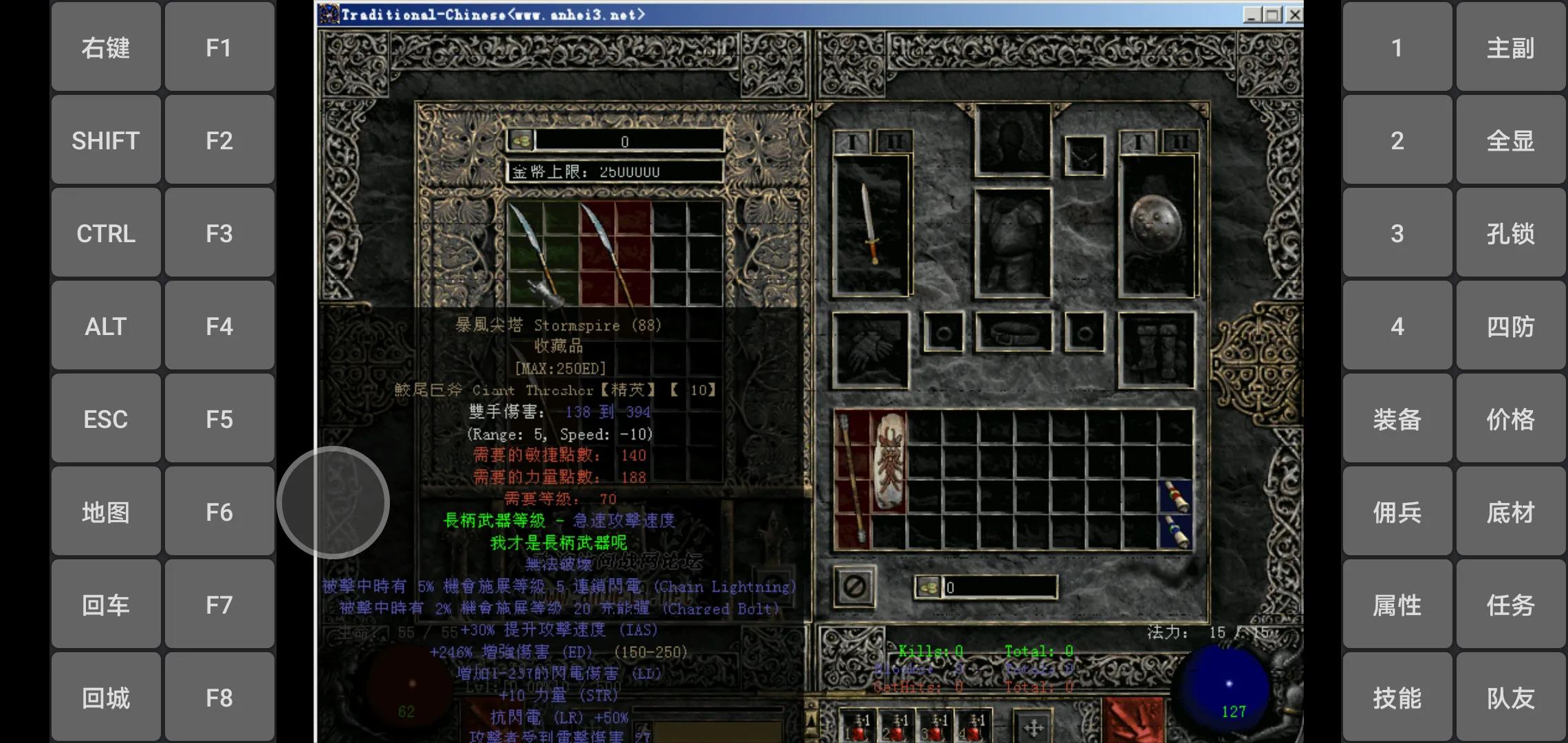Open equipment with the 装备 button
The height and width of the screenshot is (743, 1568).
click(1397, 419)
